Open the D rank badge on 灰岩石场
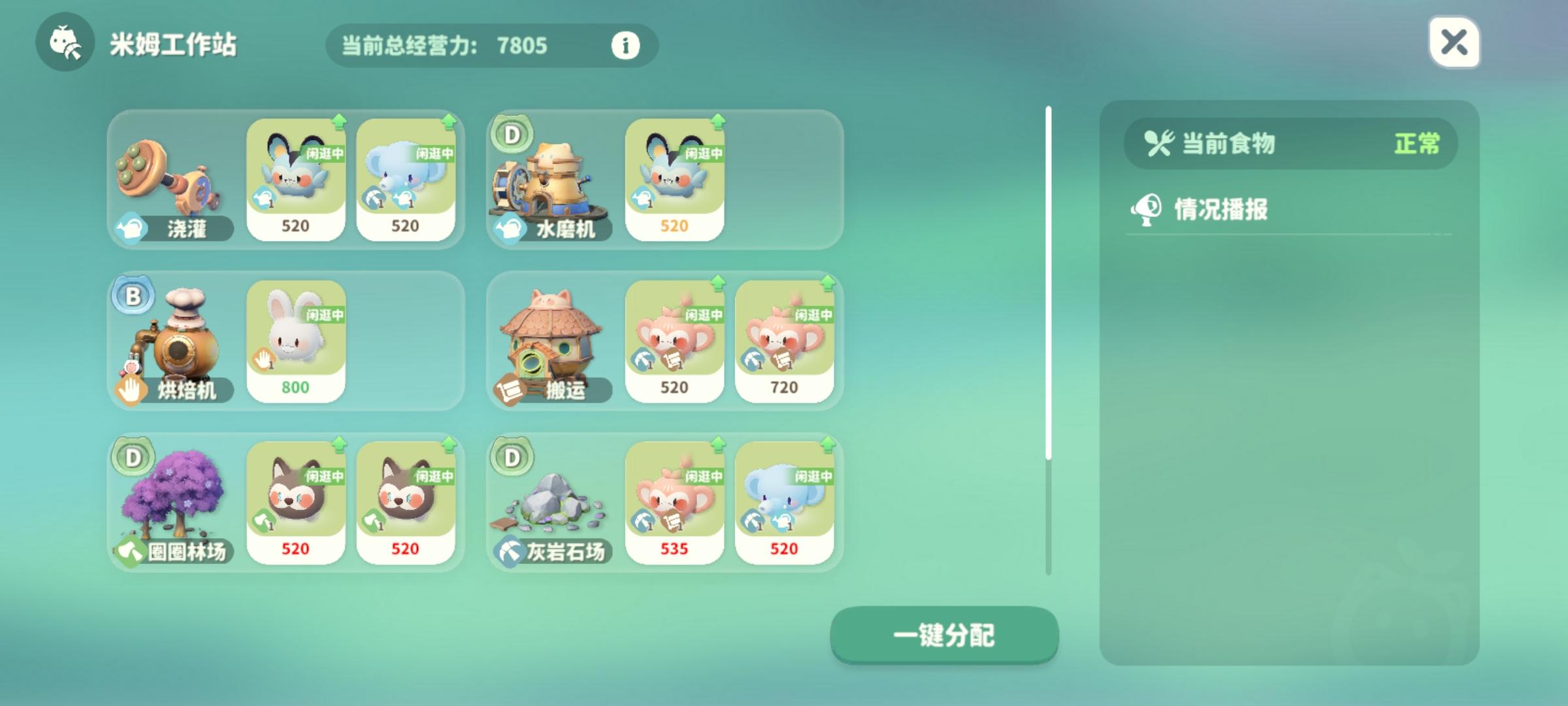The height and width of the screenshot is (706, 1568). [511, 458]
